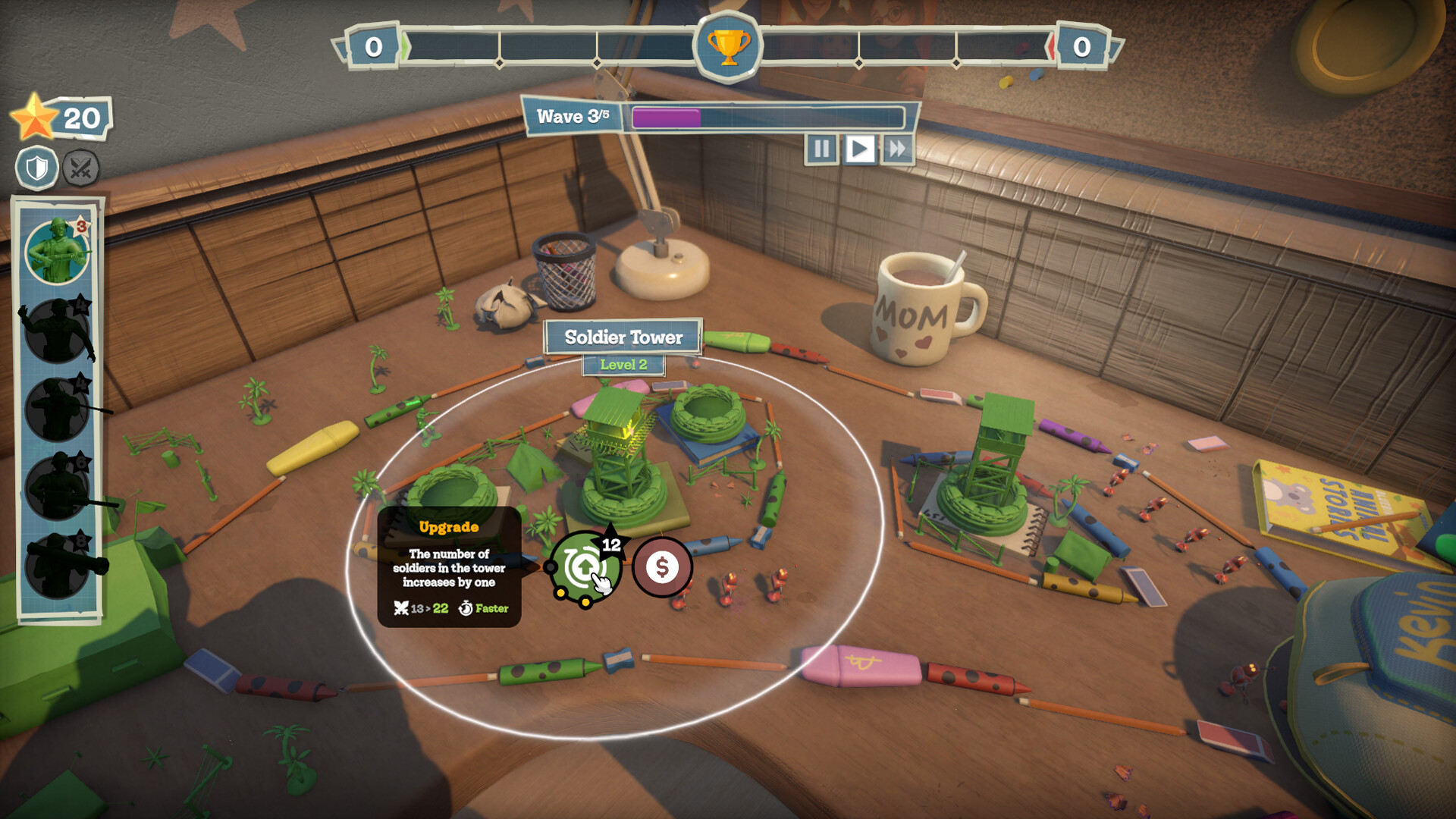Image resolution: width=1456 pixels, height=819 pixels.
Task: Choose the locked sniper rifle soldier
Action: pos(58,409)
